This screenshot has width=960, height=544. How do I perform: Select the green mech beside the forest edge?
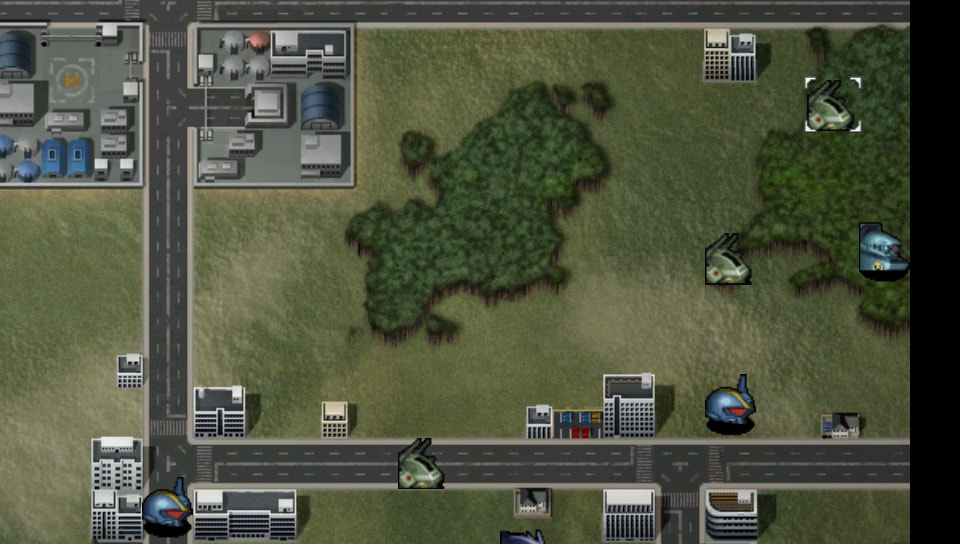click(x=727, y=261)
